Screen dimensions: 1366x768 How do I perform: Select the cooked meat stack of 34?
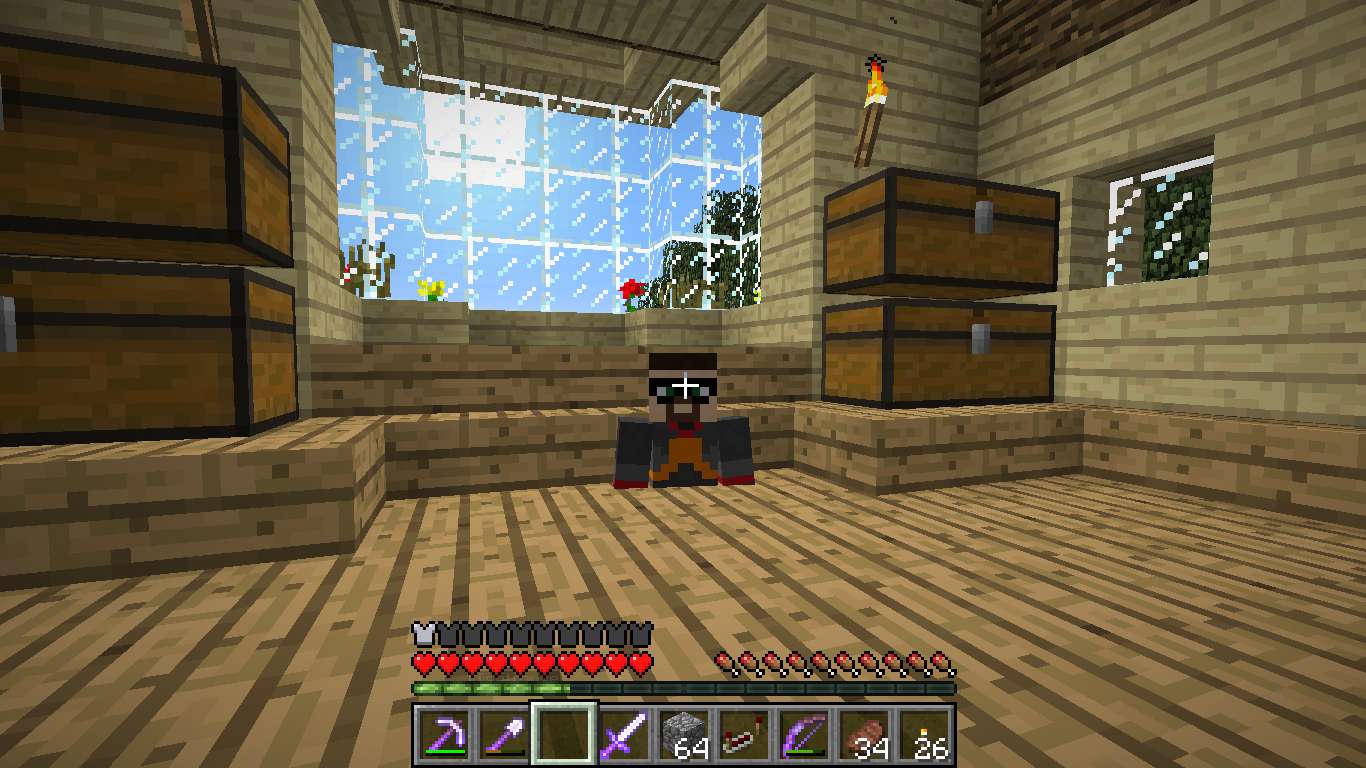[x=864, y=736]
